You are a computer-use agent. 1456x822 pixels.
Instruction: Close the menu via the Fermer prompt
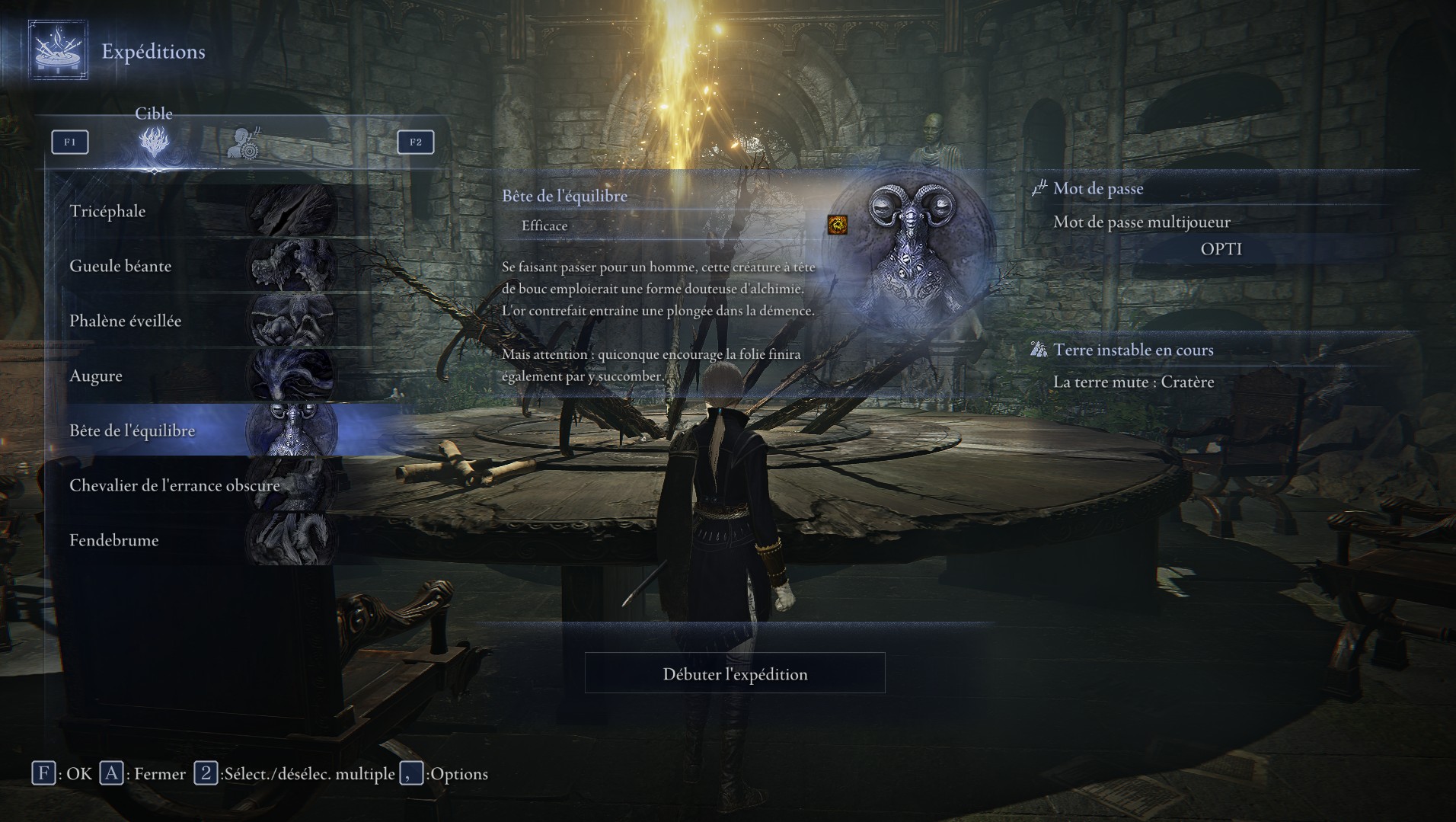click(x=113, y=773)
